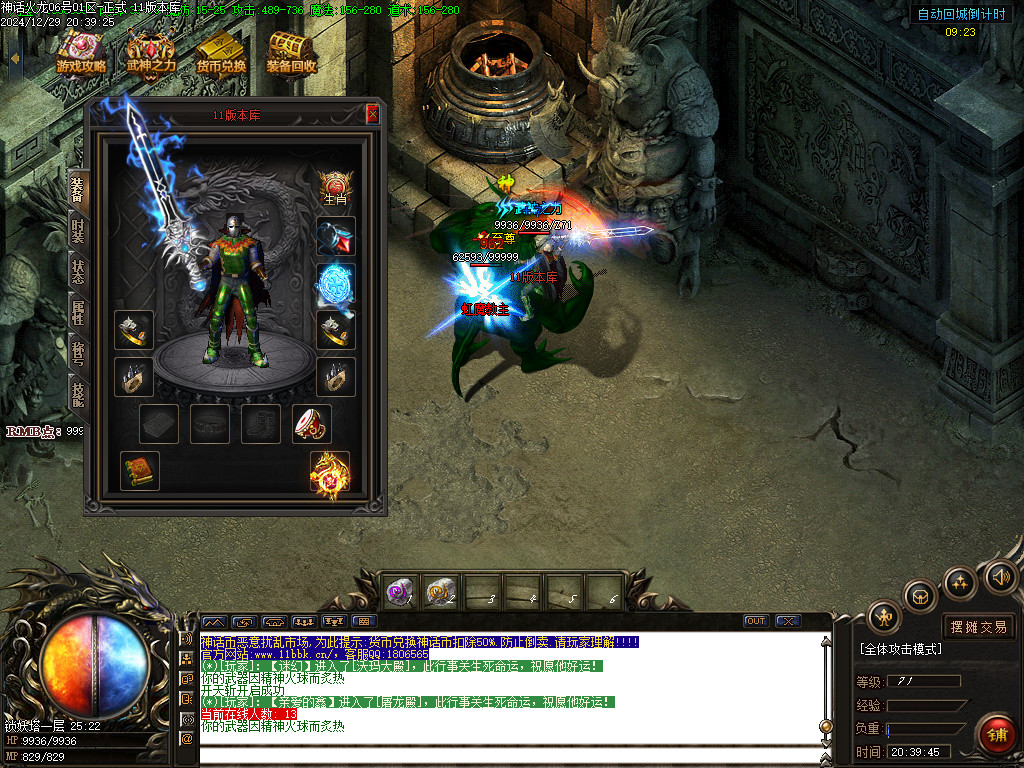Switch to the 属性 attributes tab

coord(78,313)
